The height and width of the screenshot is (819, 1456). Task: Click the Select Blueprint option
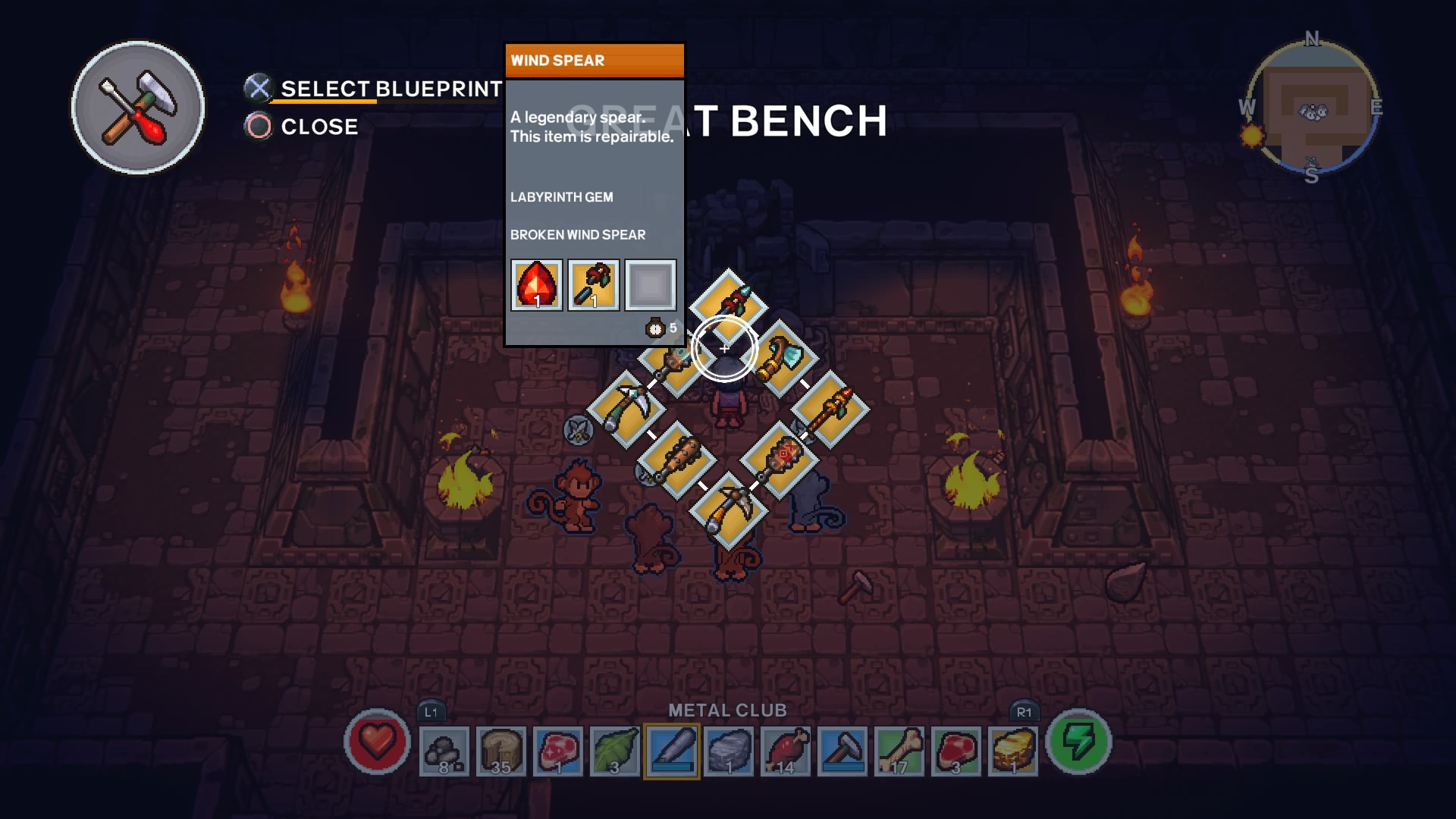[390, 89]
